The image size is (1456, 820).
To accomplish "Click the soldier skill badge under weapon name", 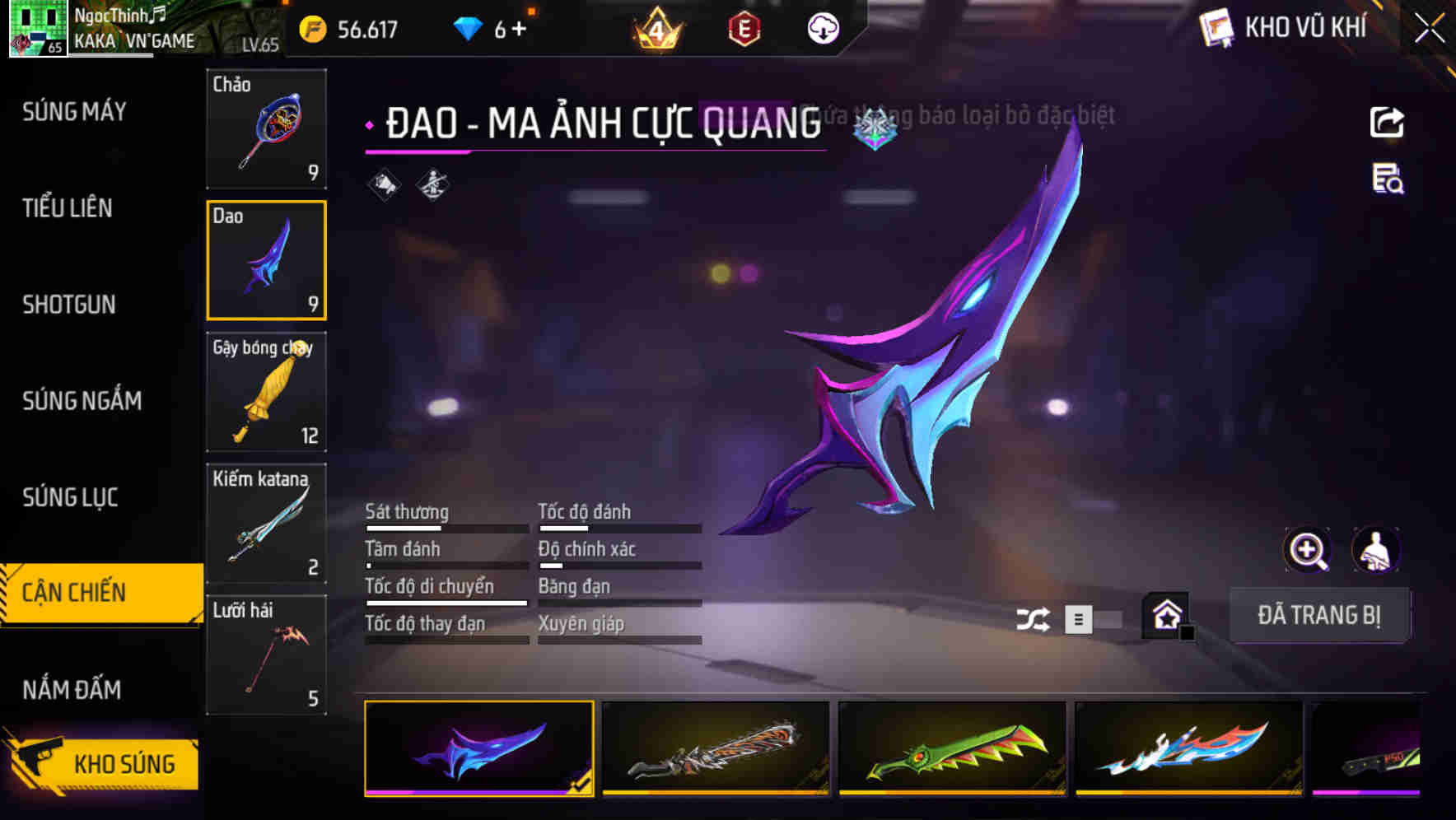I will click(x=434, y=184).
